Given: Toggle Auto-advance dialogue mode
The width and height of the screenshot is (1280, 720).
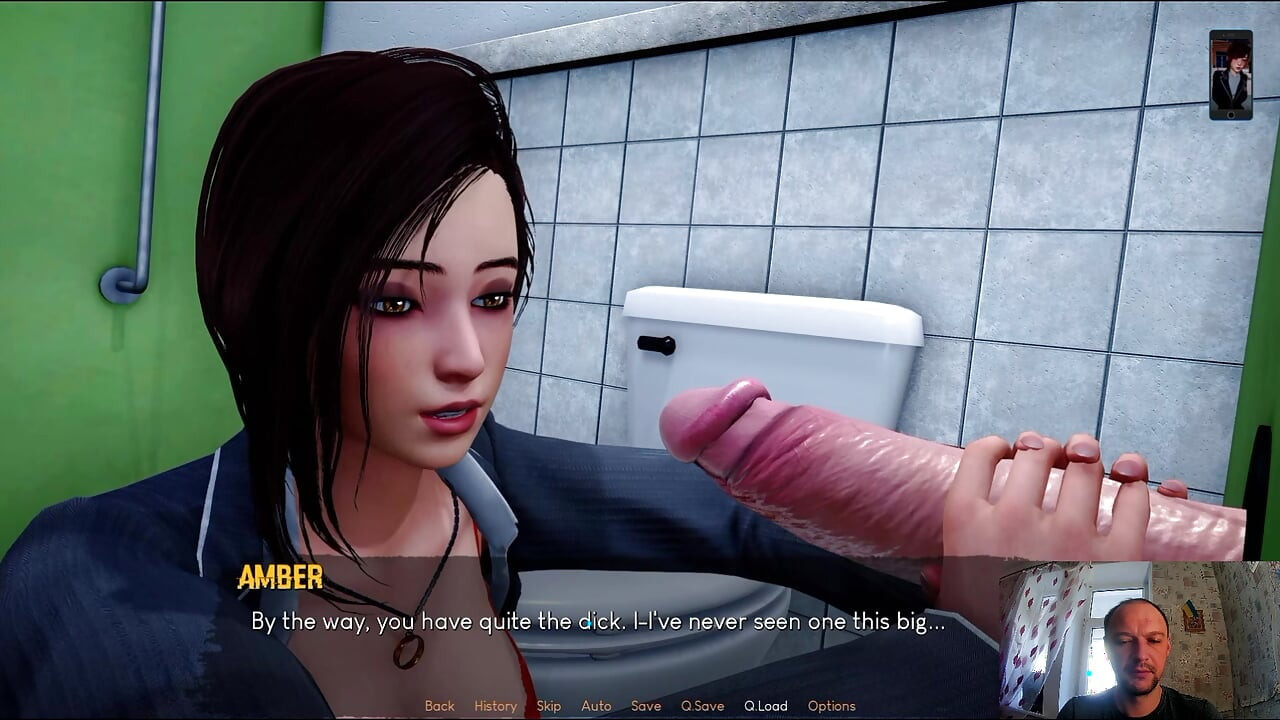Looking at the screenshot, I should [x=596, y=706].
